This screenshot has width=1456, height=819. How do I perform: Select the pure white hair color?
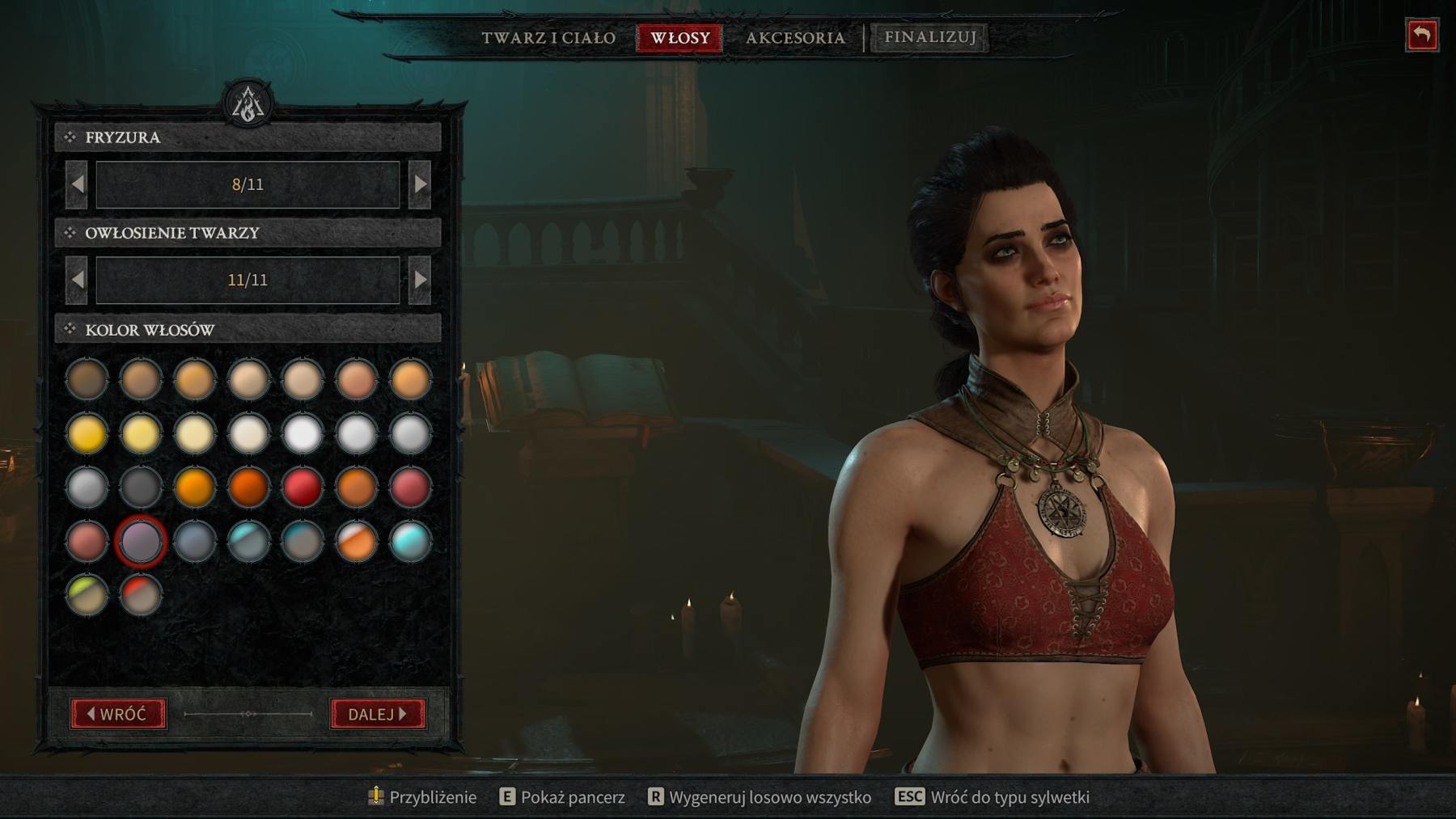302,433
